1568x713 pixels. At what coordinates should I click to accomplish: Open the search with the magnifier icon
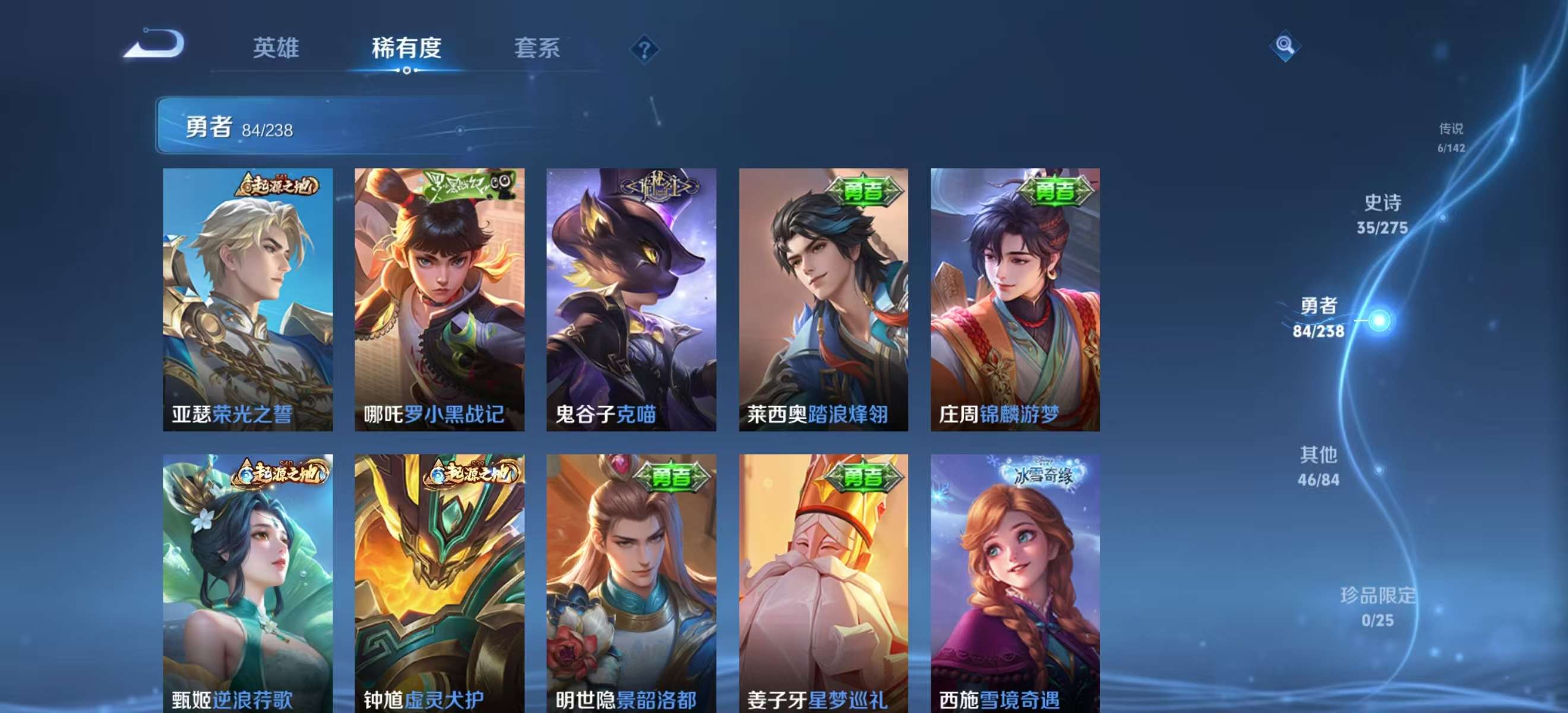point(1284,46)
